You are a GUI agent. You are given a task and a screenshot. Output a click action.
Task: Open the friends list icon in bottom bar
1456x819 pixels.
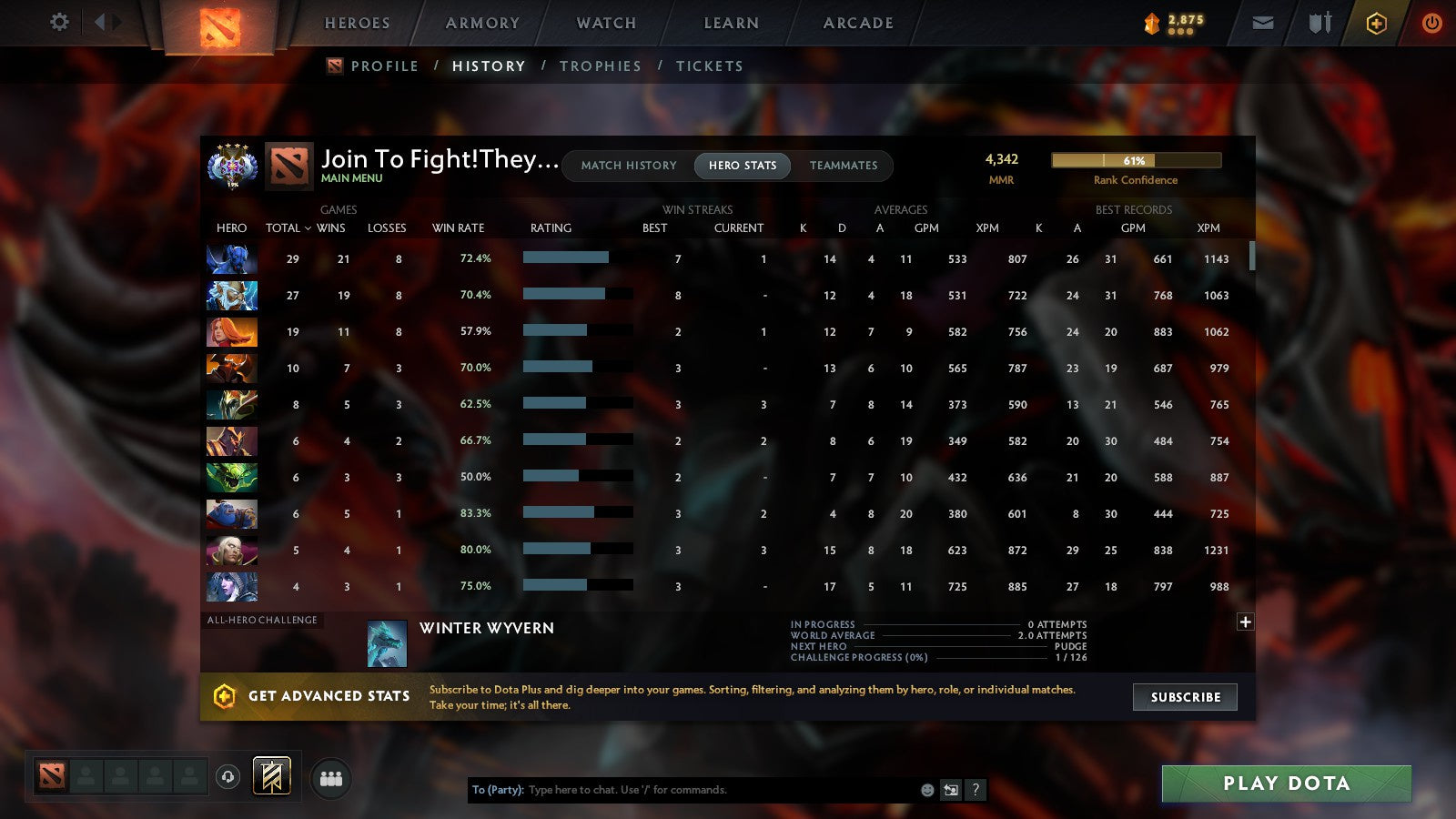(x=332, y=778)
